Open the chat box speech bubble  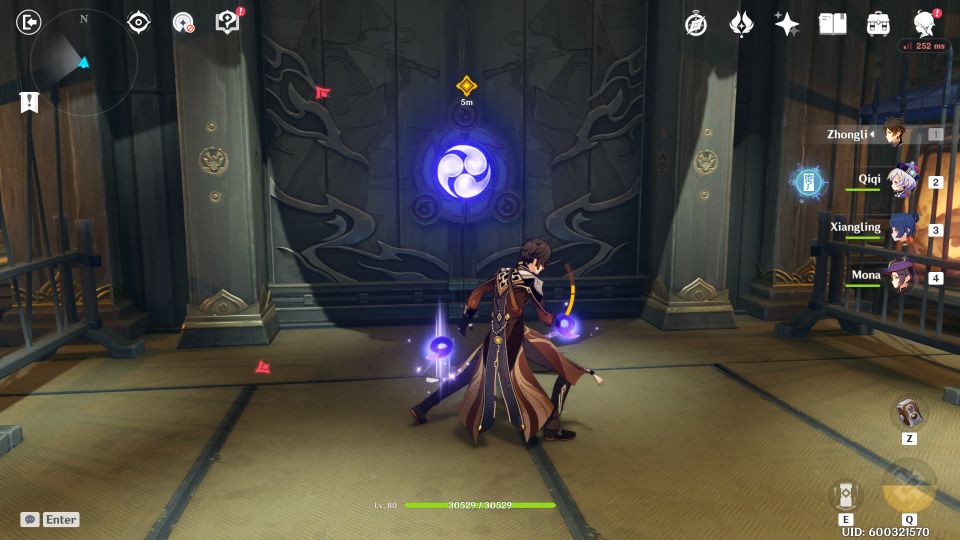tap(30, 519)
